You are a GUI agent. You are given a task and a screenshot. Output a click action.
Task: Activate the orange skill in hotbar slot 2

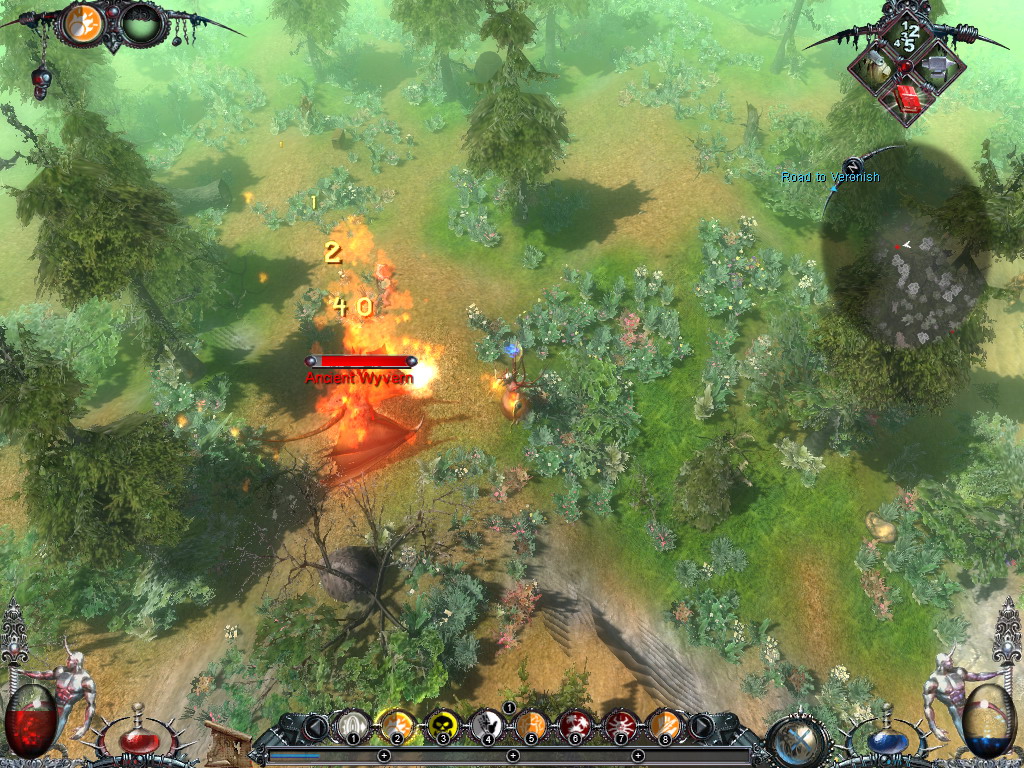point(396,724)
